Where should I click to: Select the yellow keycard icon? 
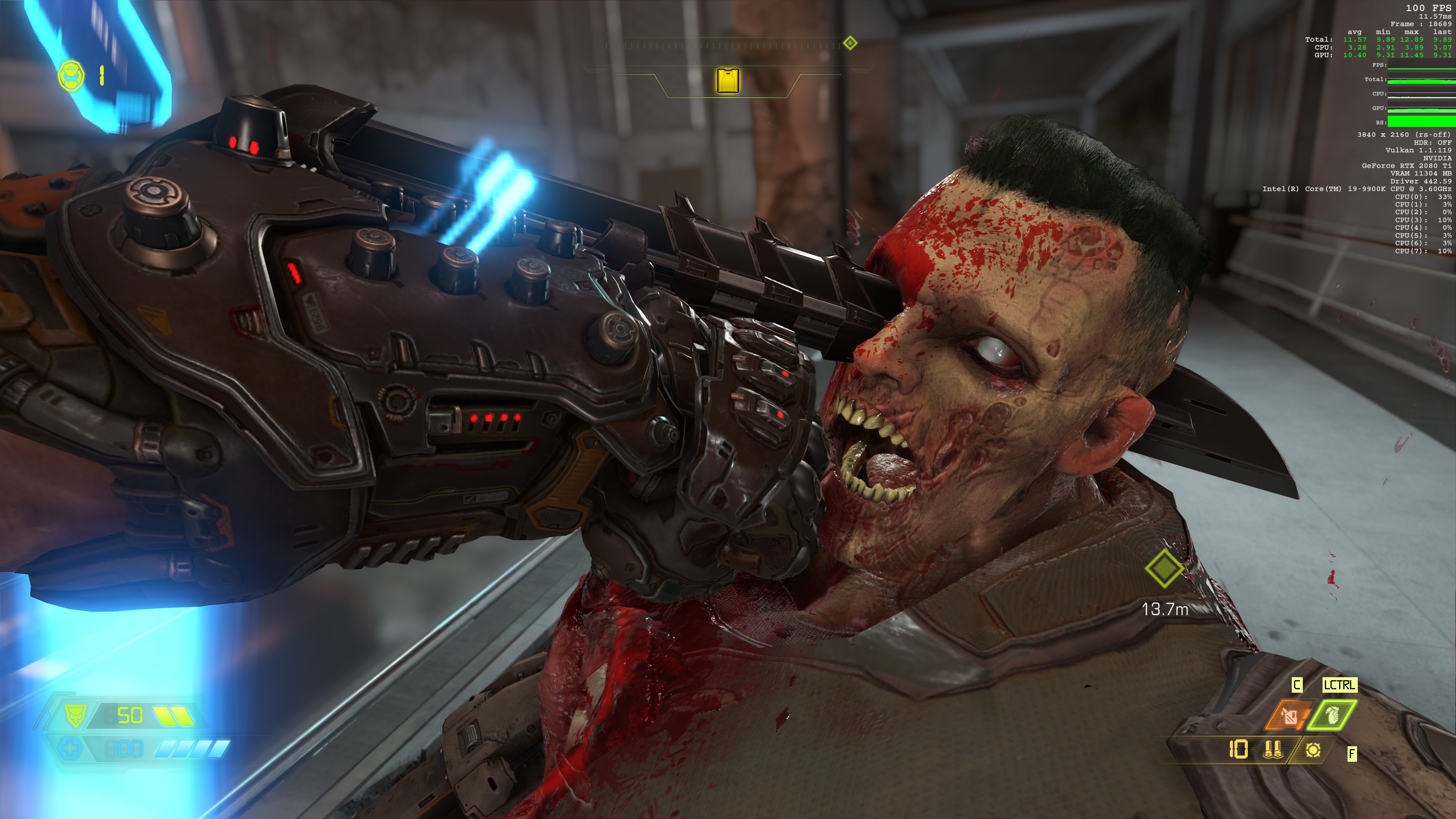(x=728, y=80)
